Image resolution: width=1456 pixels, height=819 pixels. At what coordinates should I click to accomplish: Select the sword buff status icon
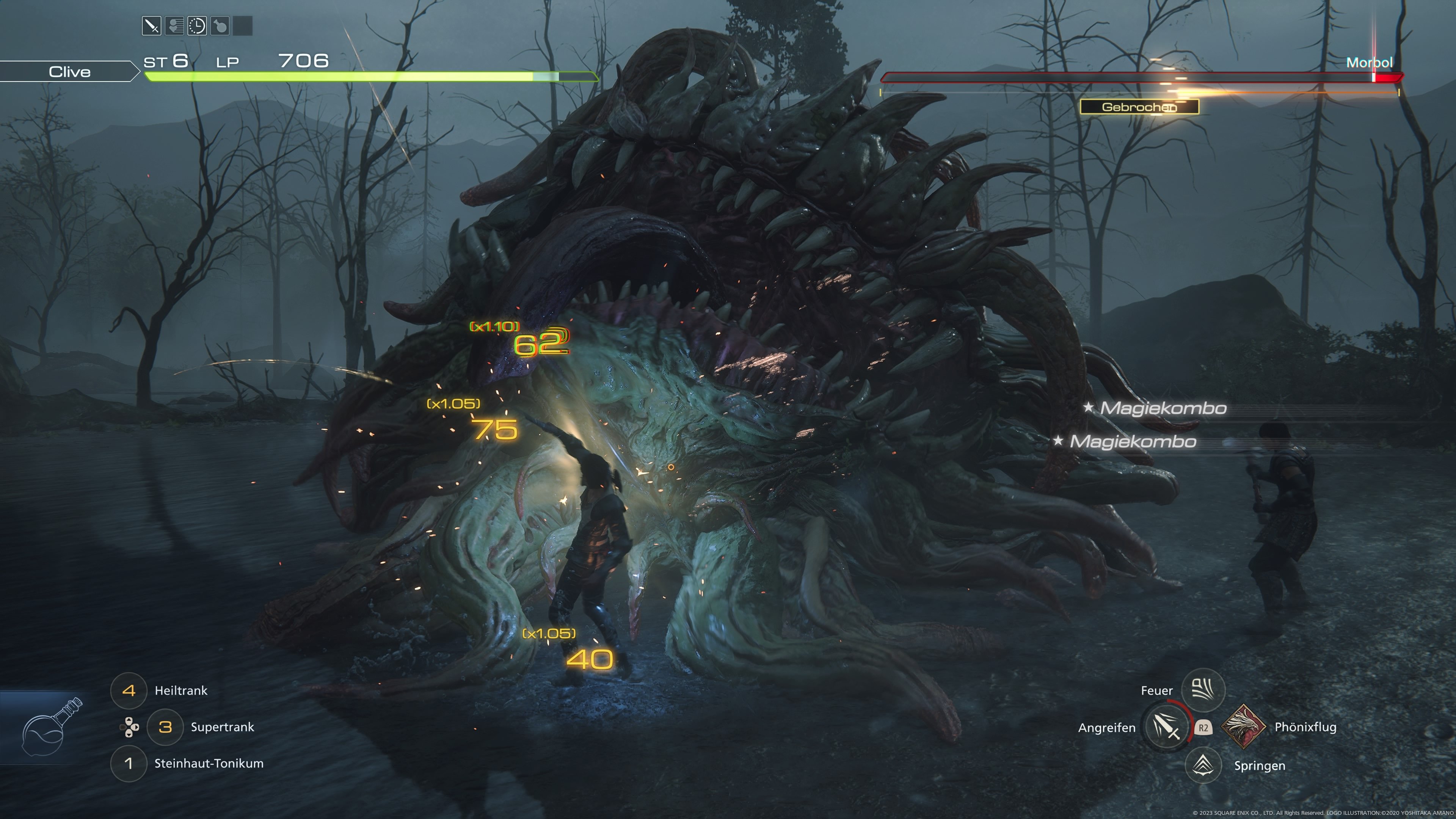[152, 26]
